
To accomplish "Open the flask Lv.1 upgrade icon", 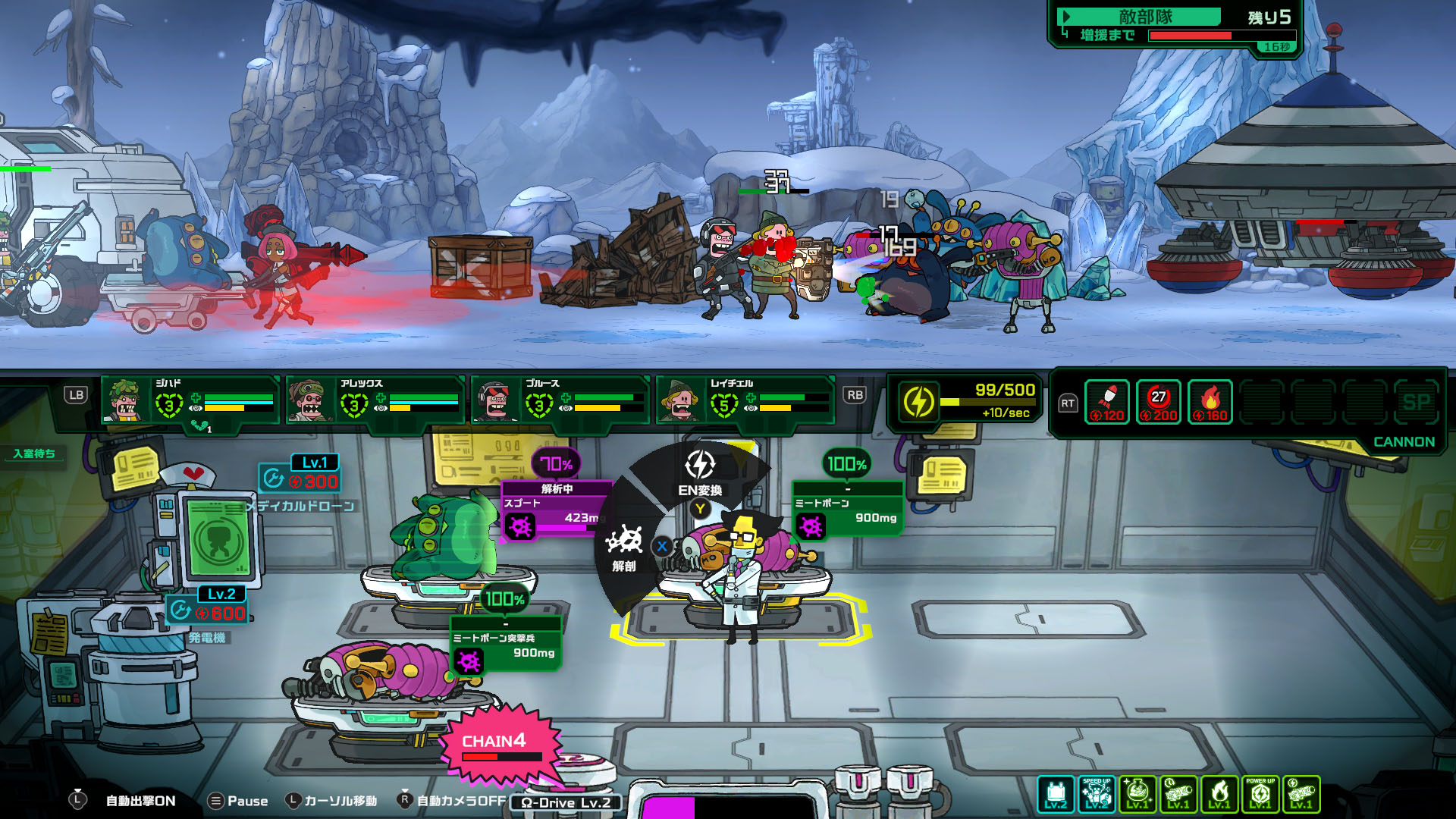I will click(1137, 794).
